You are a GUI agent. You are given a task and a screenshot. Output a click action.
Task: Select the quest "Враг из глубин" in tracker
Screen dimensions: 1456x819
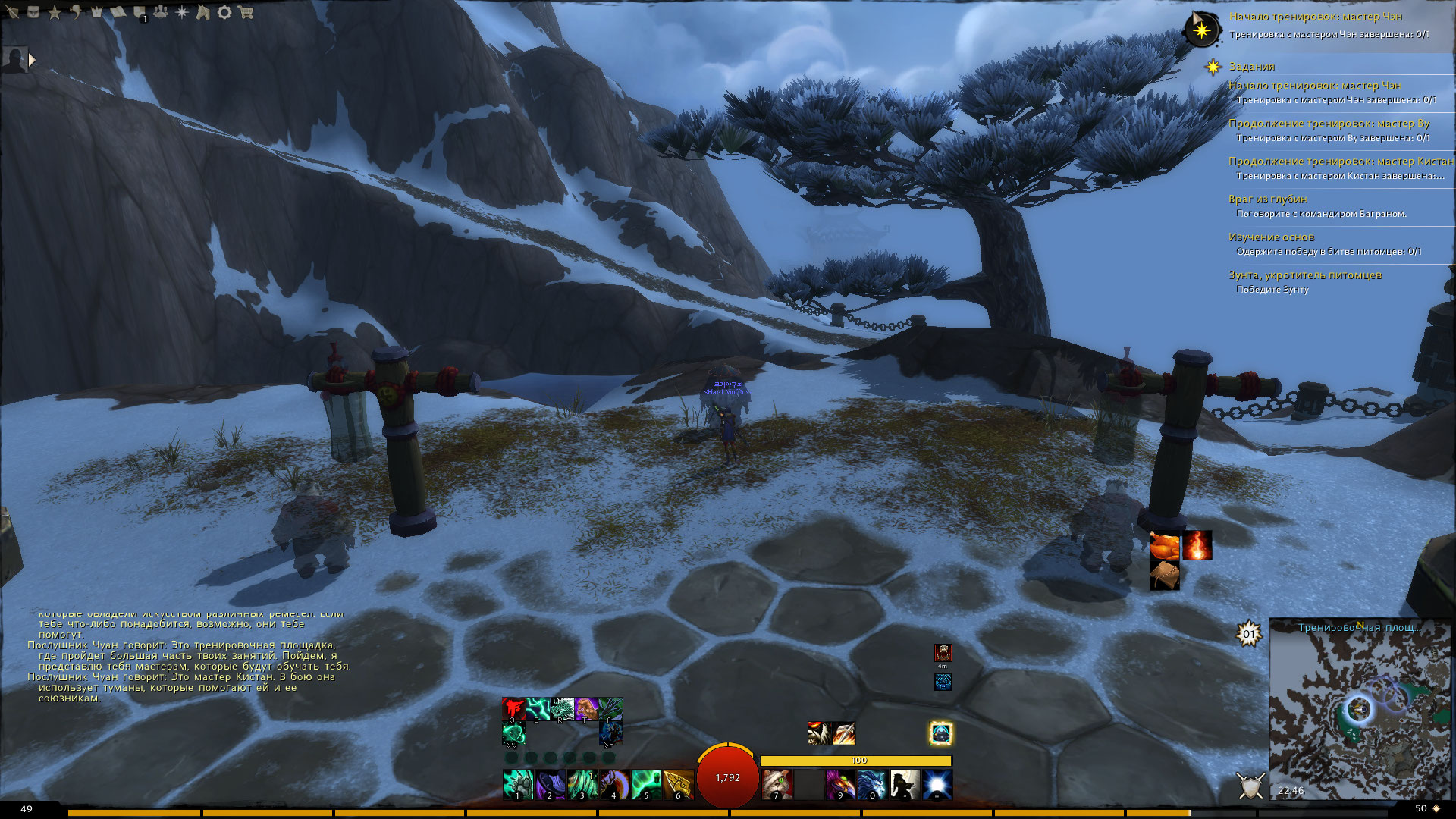pos(1268,199)
